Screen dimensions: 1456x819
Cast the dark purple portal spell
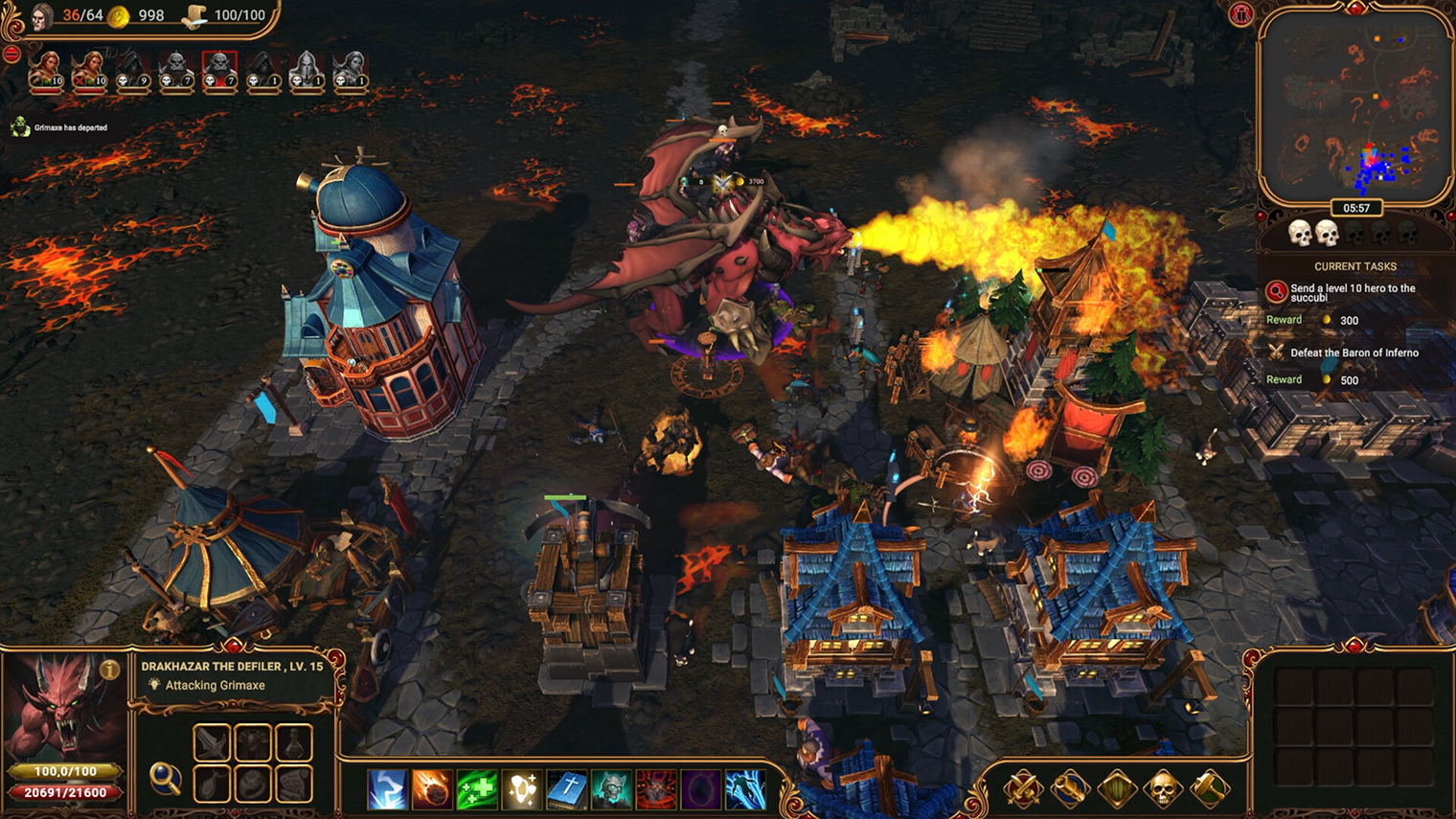coord(700,790)
